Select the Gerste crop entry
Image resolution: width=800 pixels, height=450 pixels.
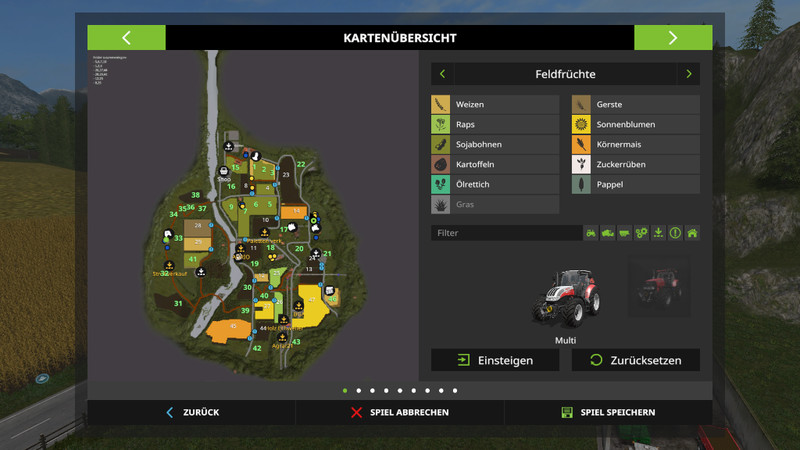(635, 105)
